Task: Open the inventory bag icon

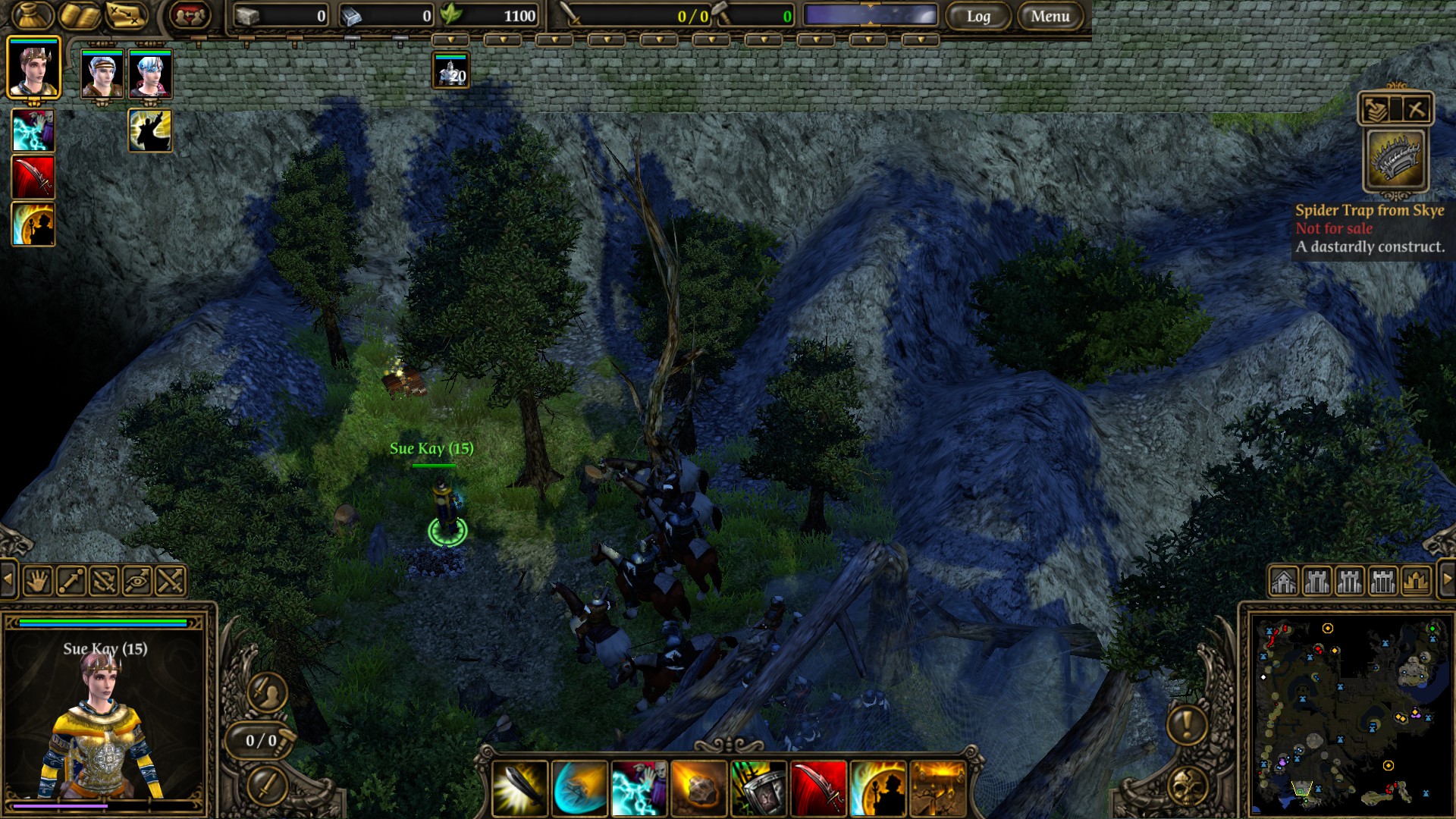Action: 32,15
